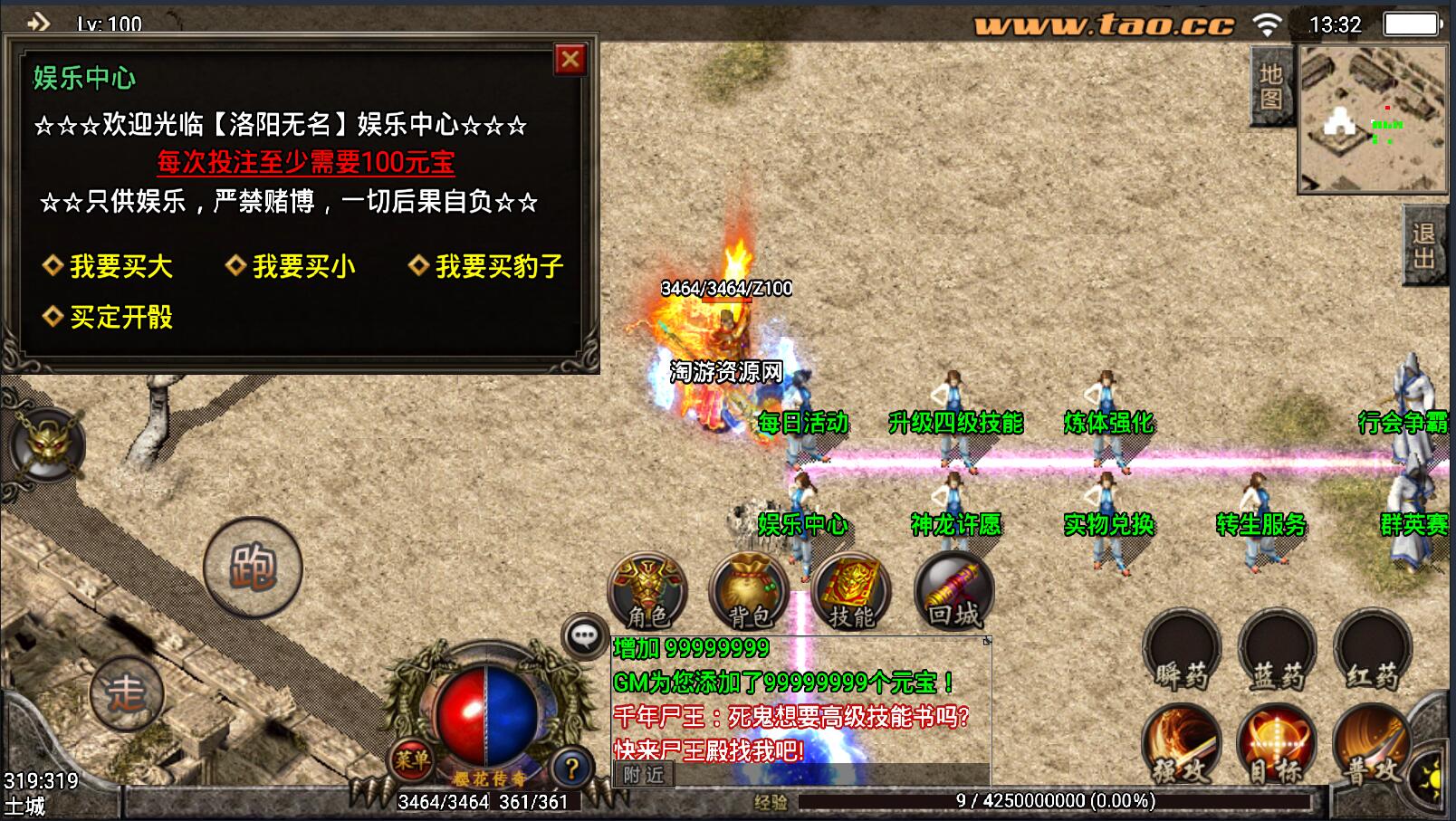1456x821 pixels.
Task: Click the 退出 exit button
Action: coord(1423,246)
